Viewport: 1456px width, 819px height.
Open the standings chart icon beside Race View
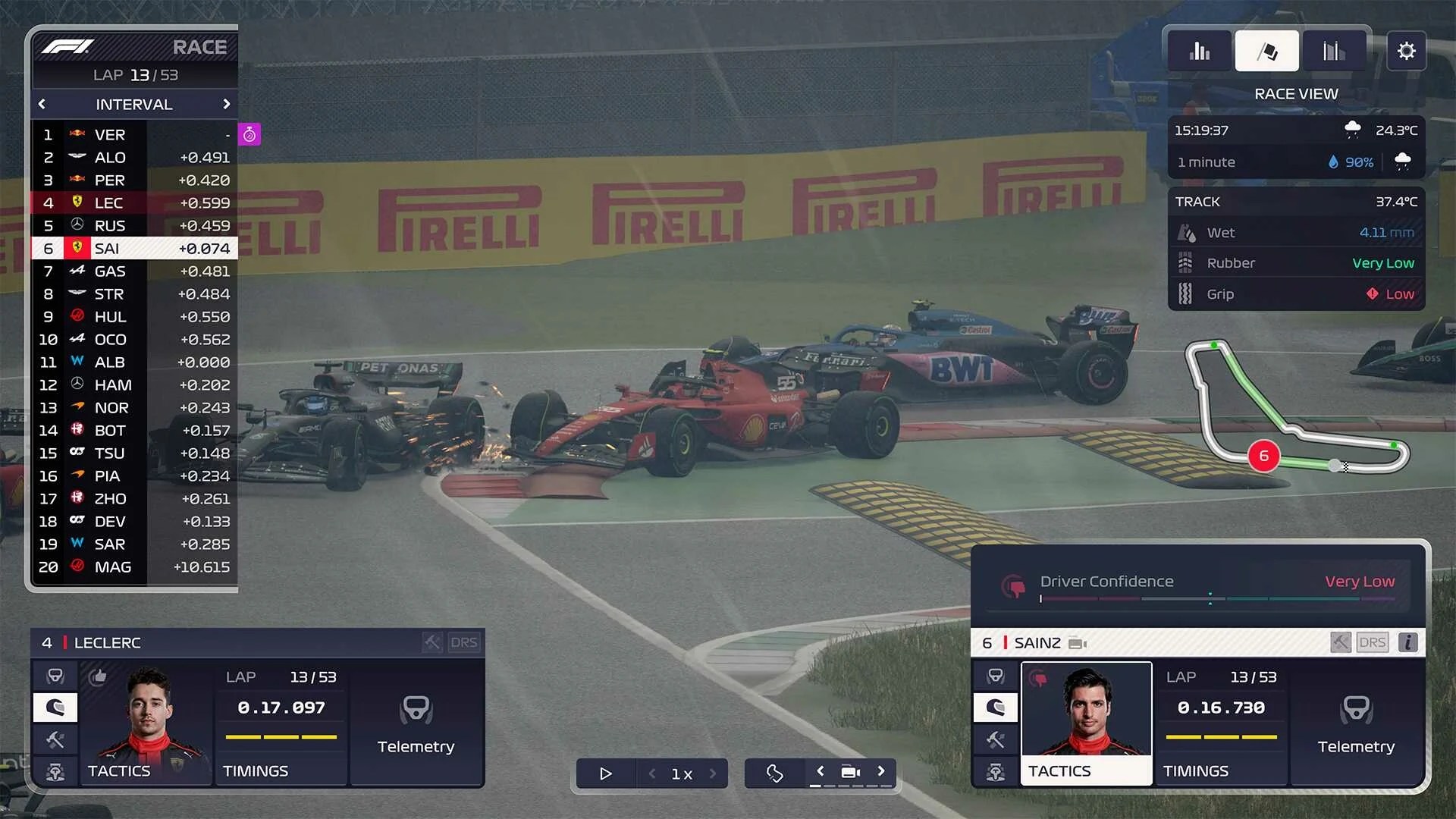pos(1334,50)
